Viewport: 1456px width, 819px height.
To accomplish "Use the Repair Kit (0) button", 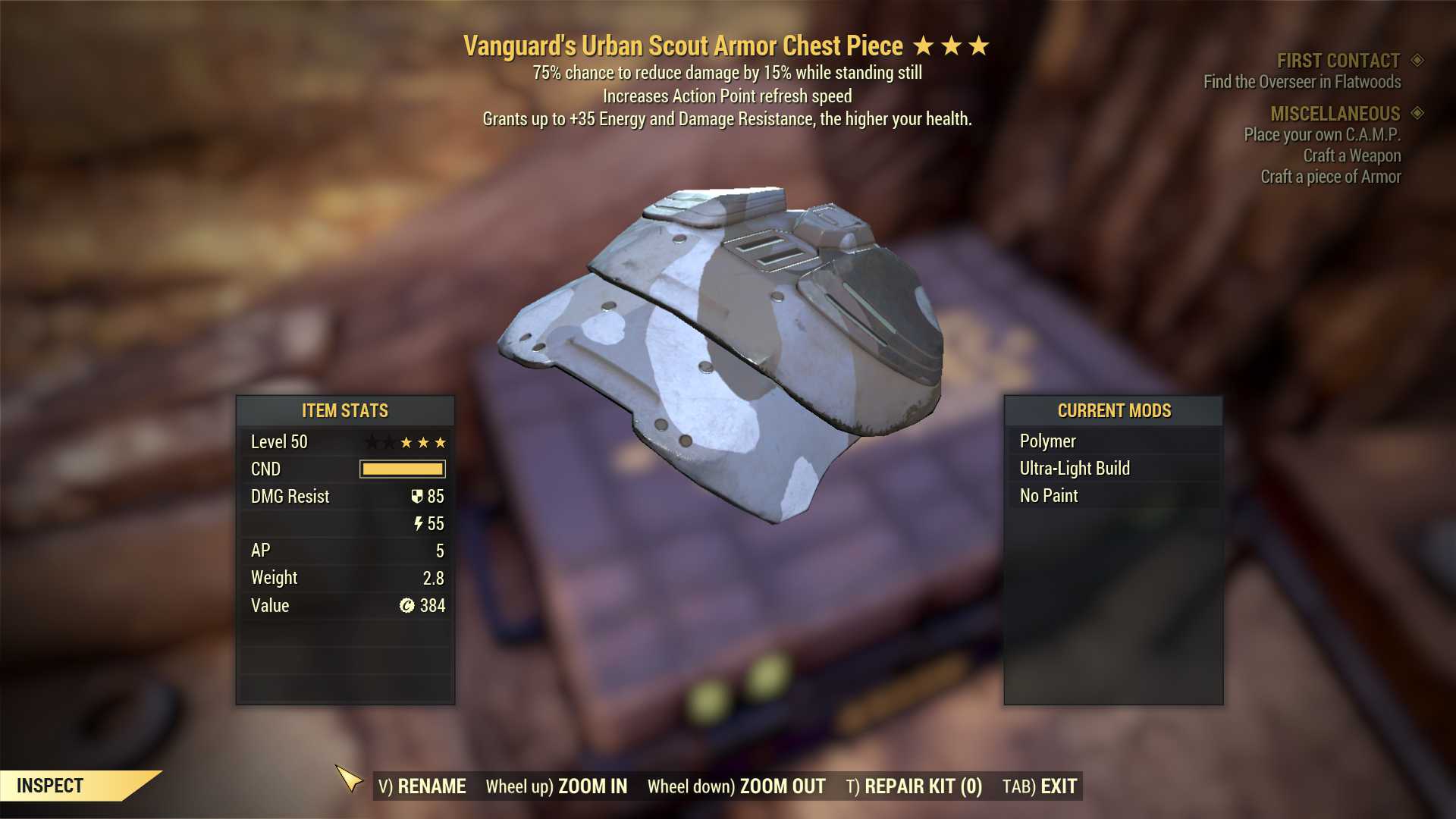I will [x=914, y=786].
